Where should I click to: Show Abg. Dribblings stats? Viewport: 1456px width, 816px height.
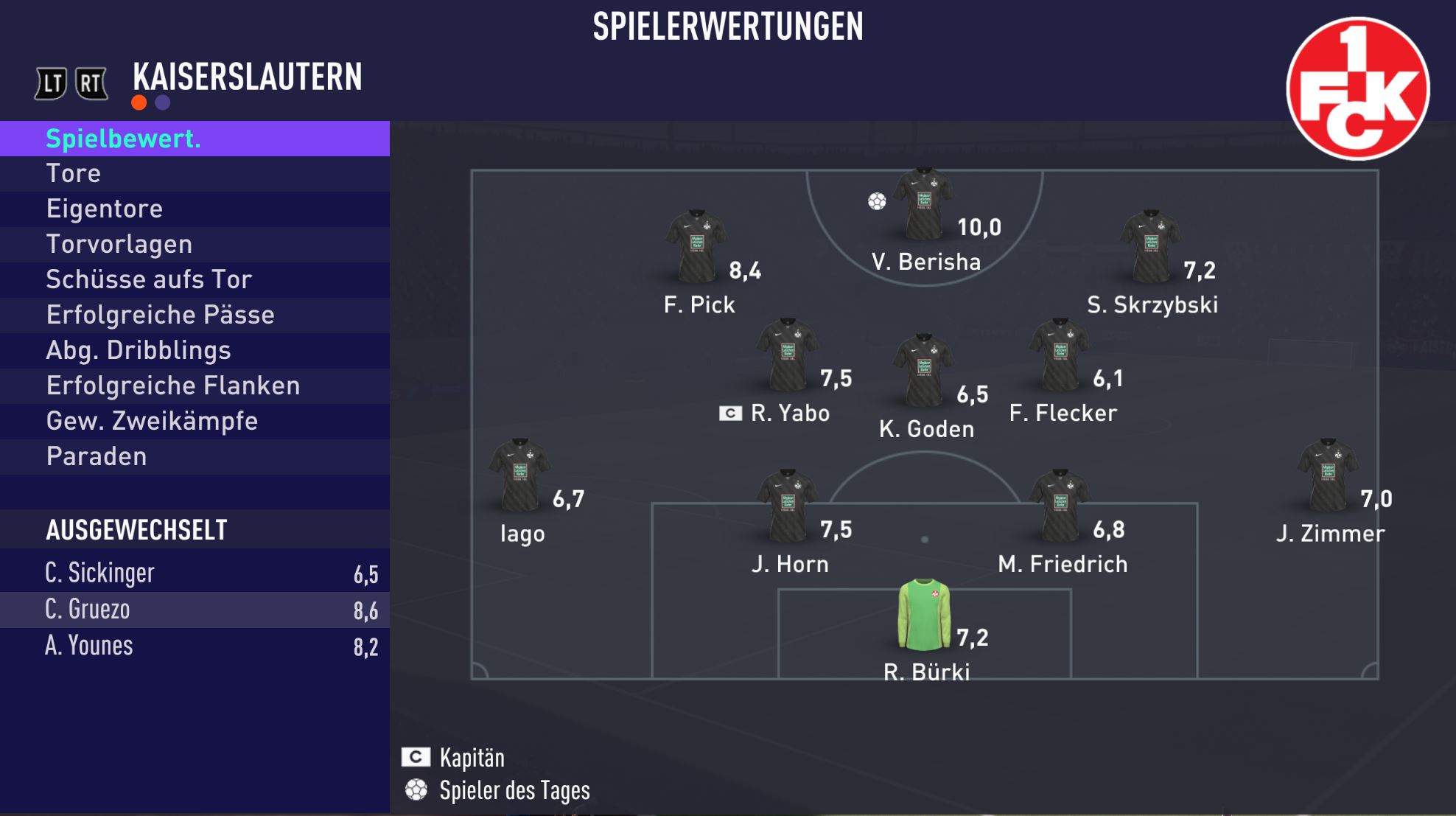point(195,351)
